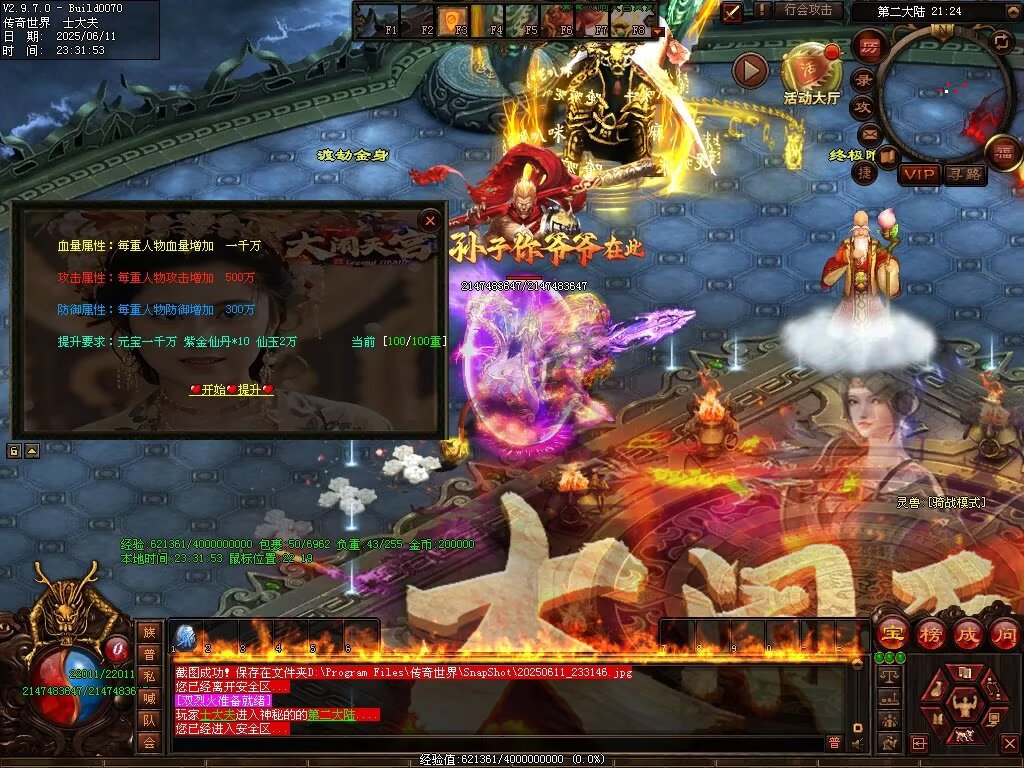Click the 开始提升 start upgrade link
Screen dimensions: 1024x768
pyautogui.click(x=231, y=389)
